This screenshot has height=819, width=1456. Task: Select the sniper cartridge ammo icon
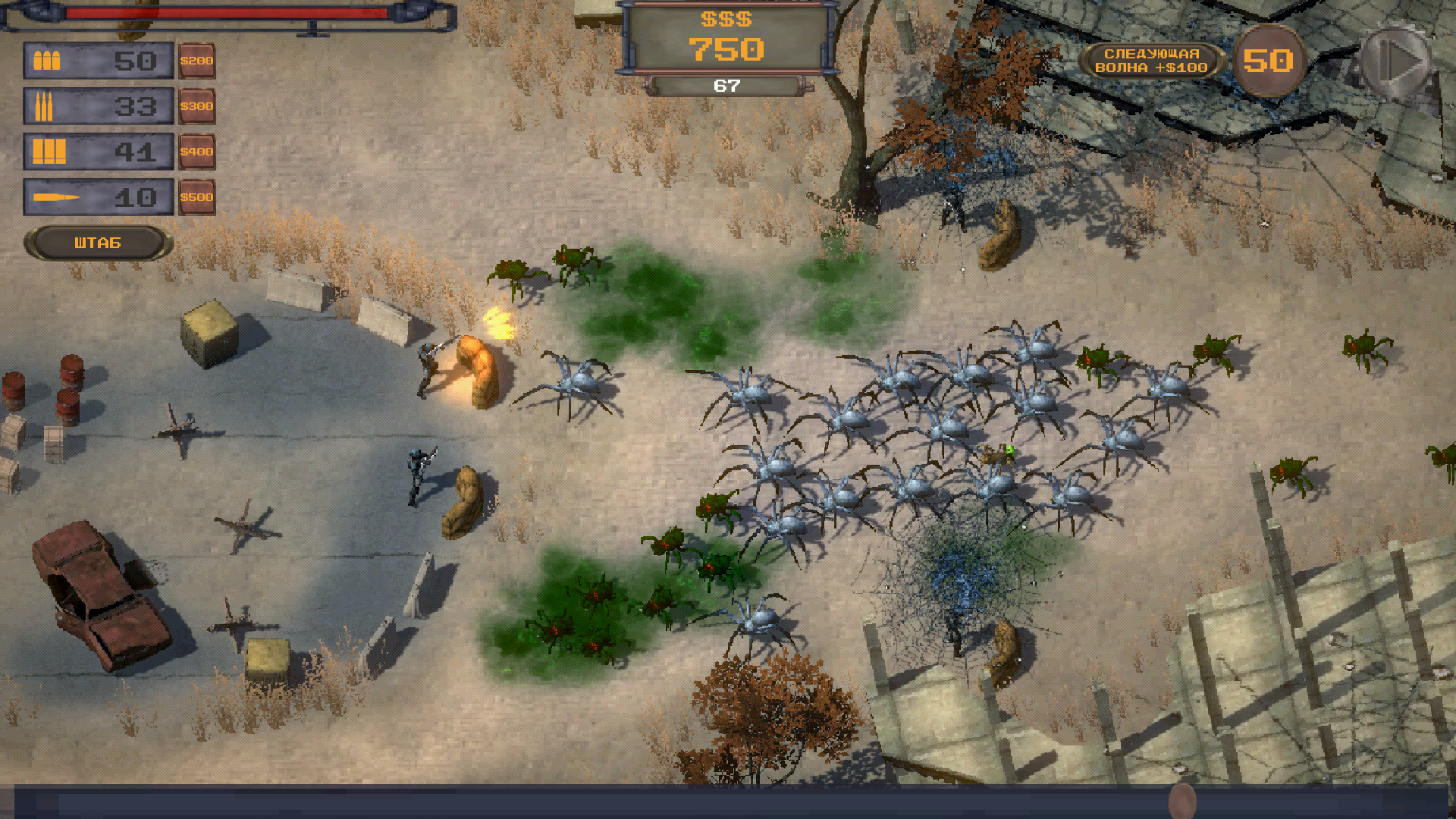[57, 197]
